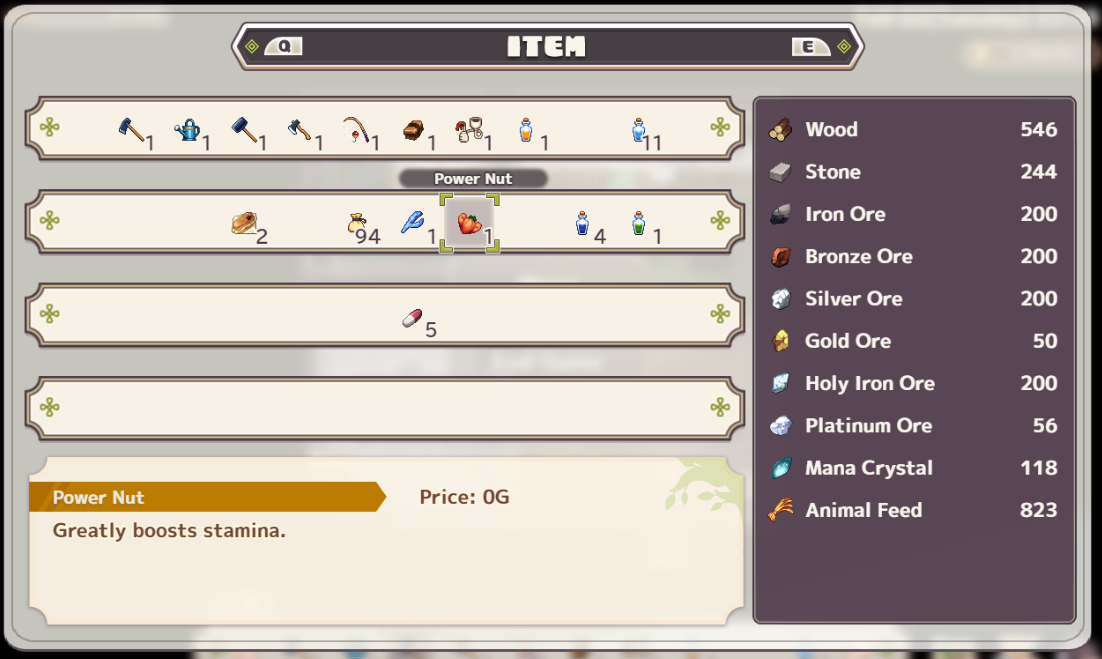Select the blue feather item
Viewport: 1102px width, 659px height.
(413, 223)
